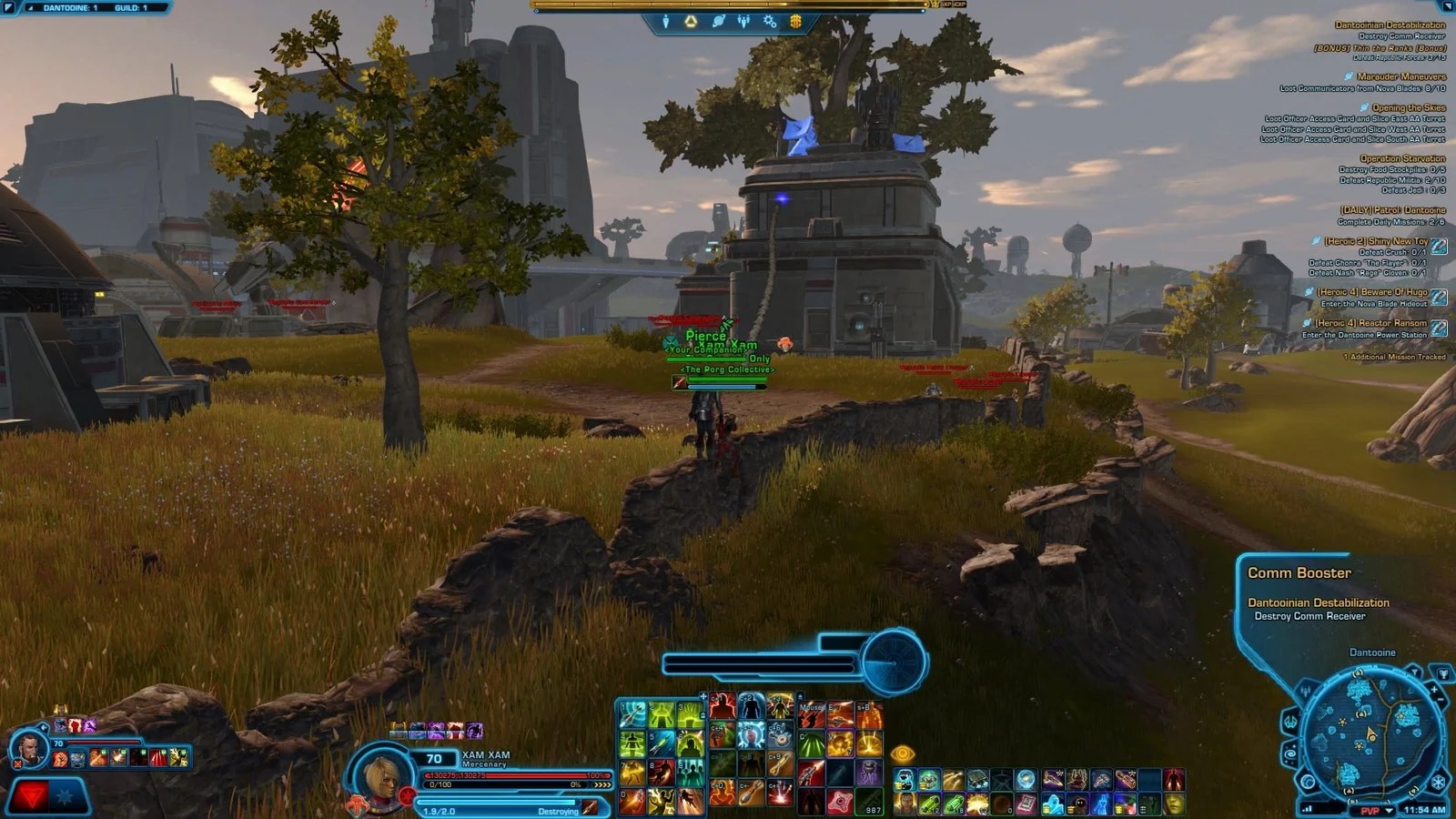Activate the ability in hotbar slot 1
1456x819 pixels.
(x=632, y=715)
